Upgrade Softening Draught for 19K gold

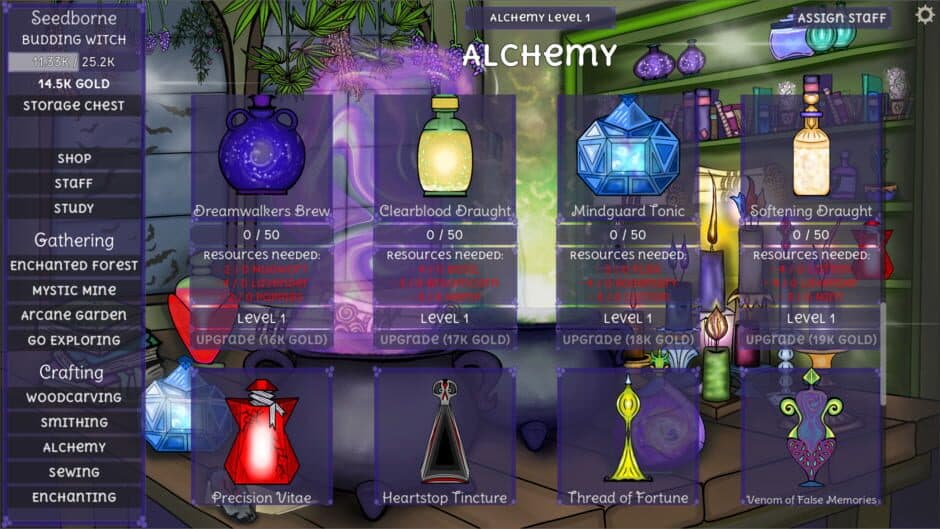click(x=811, y=340)
